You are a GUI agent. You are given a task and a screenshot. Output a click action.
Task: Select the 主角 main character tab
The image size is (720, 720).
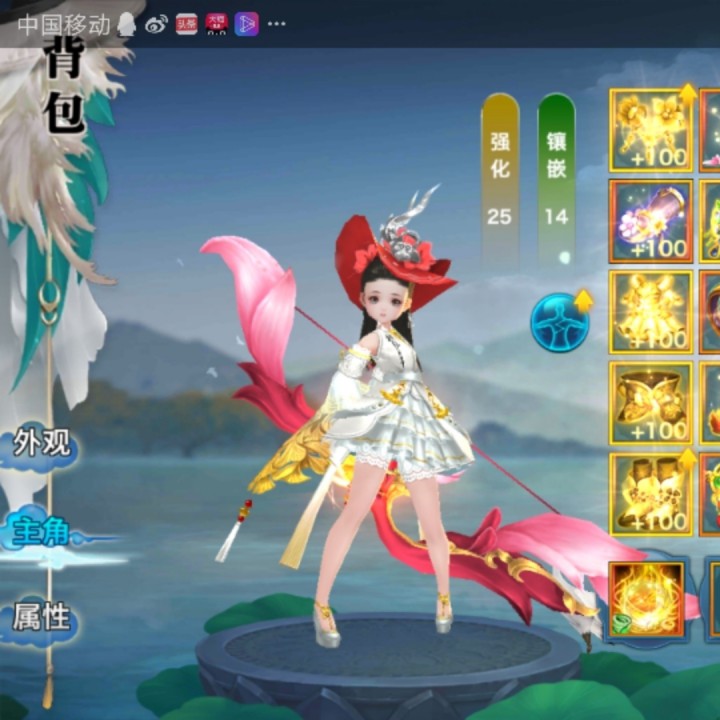click(x=42, y=531)
